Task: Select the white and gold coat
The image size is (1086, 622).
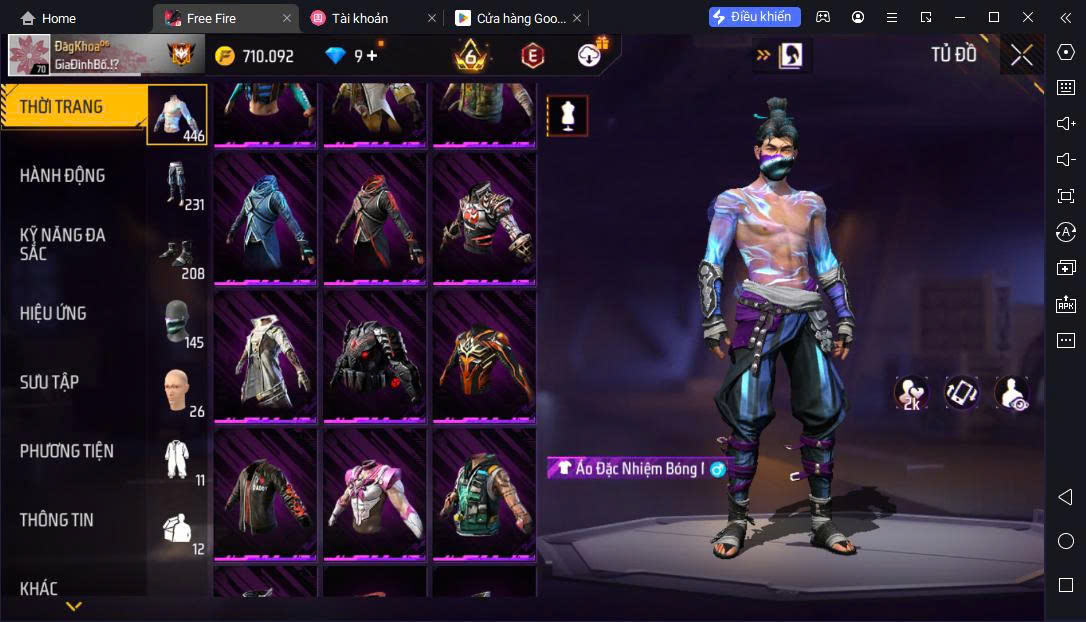Action: [x=265, y=355]
